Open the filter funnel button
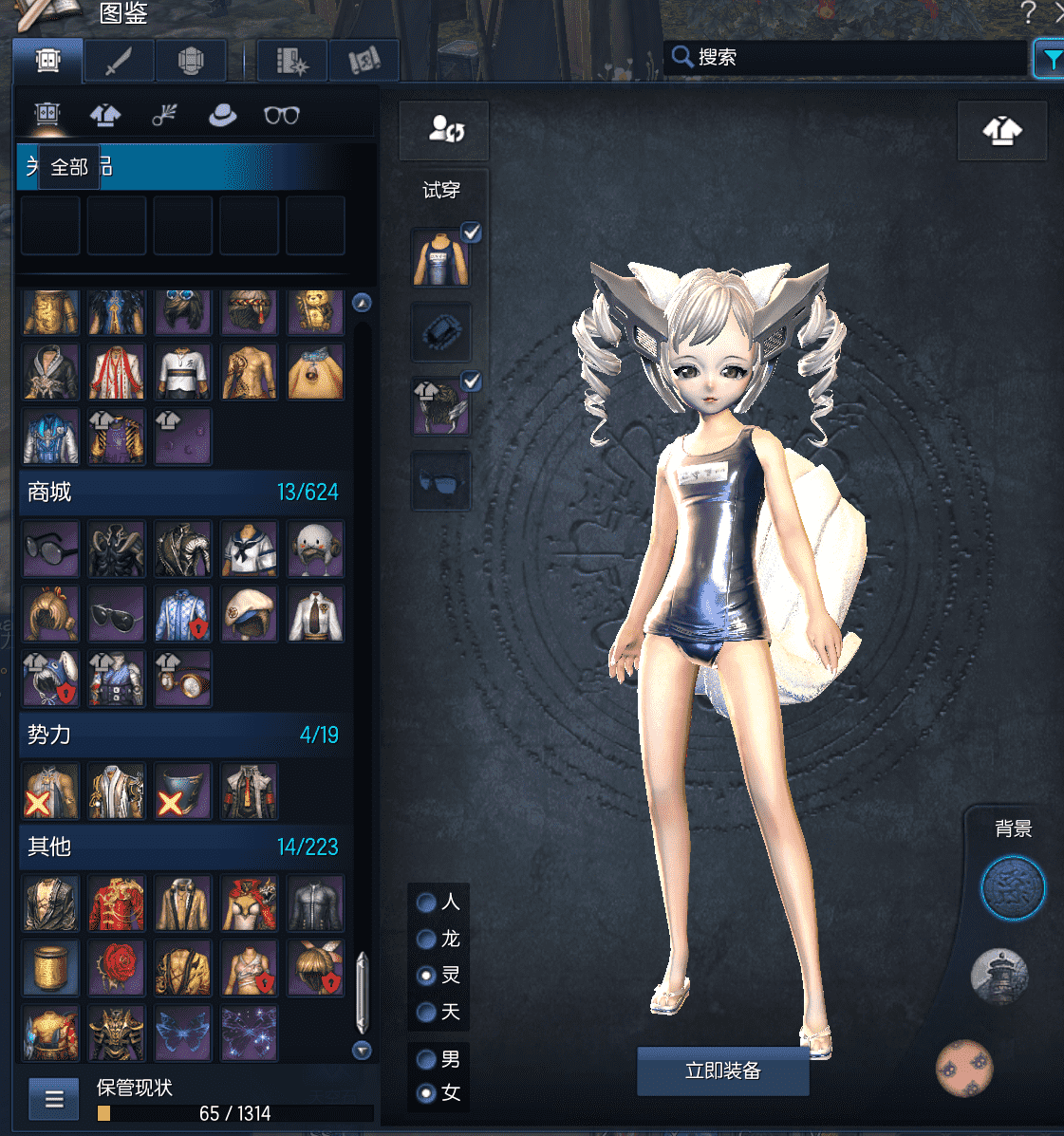 [1050, 59]
